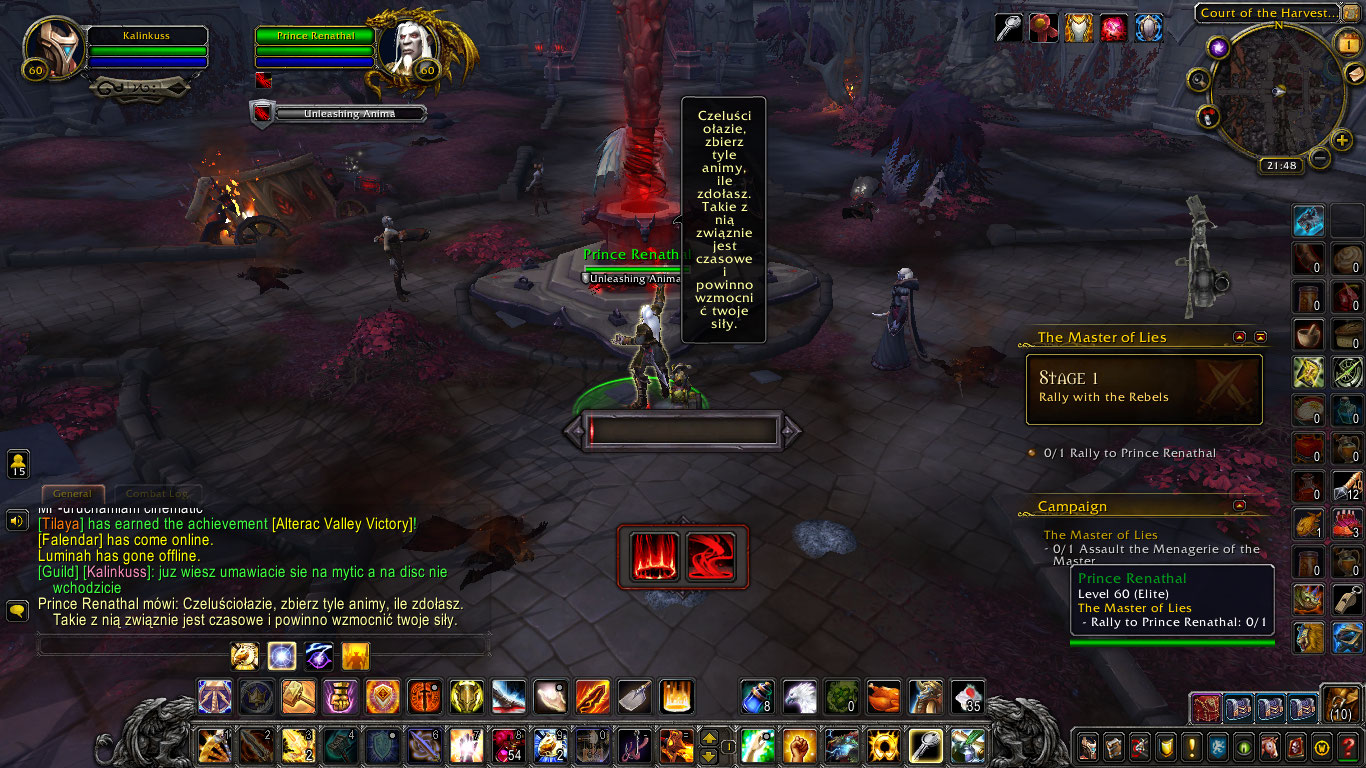Open The Master of Lies campaign quest link
Screen dimensions: 1366x768
(x=1101, y=535)
